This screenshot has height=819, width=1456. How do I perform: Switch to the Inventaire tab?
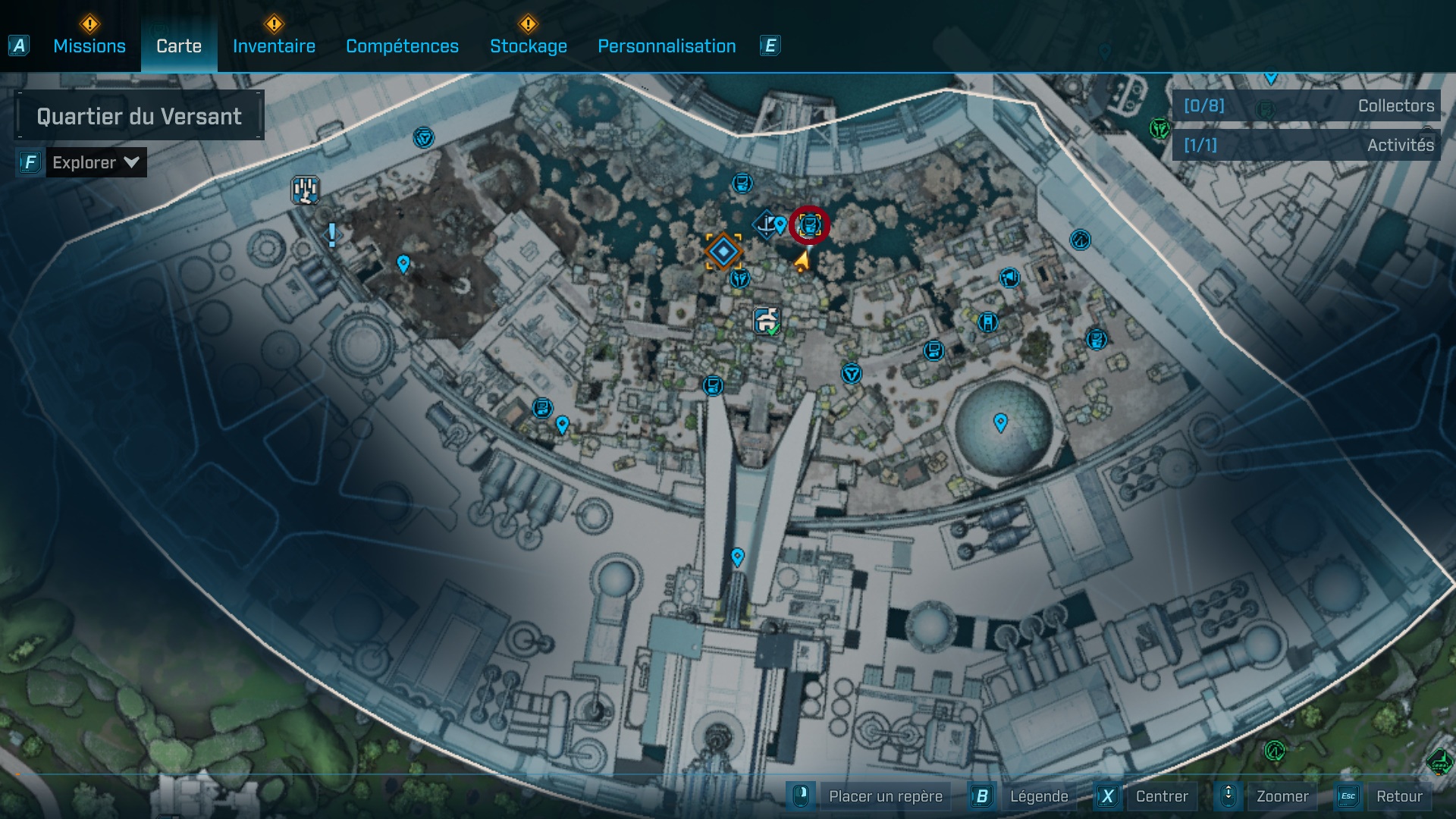coord(273,46)
